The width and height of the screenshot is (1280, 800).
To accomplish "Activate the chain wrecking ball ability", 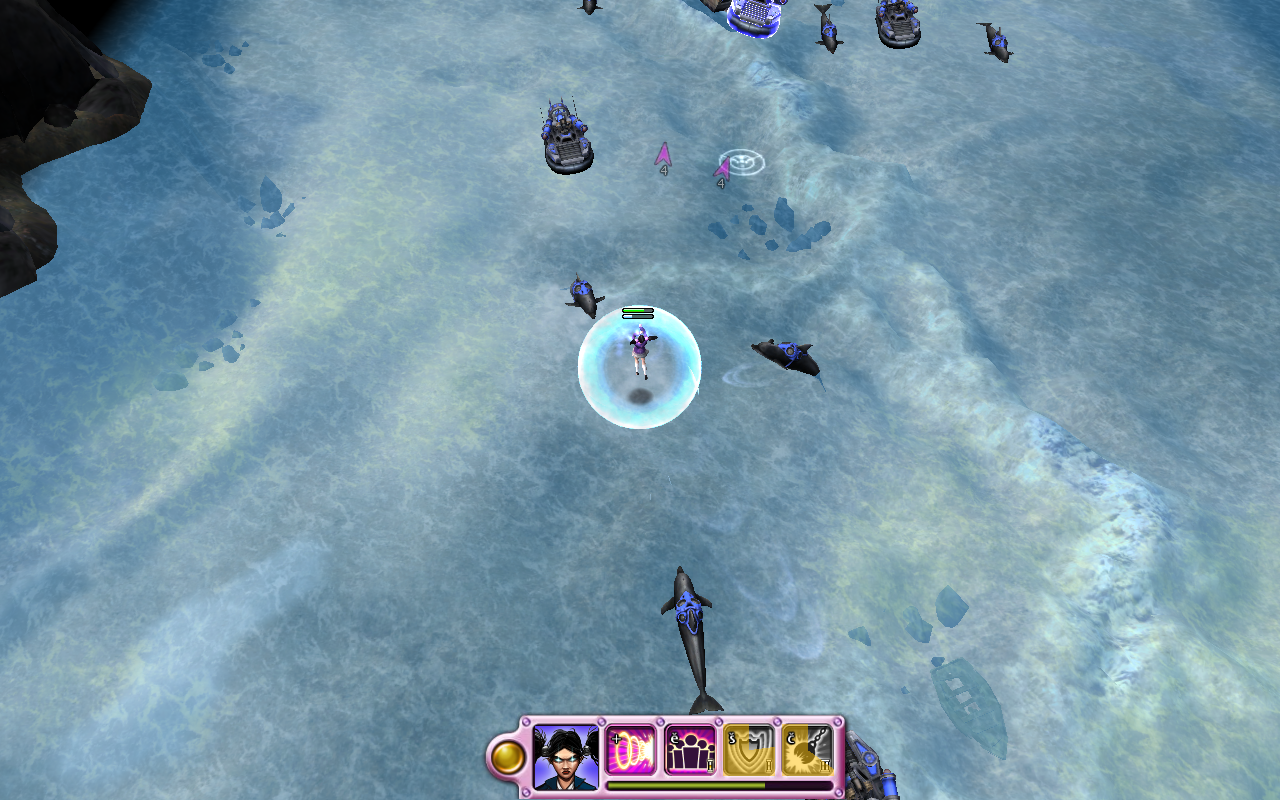I will point(806,750).
